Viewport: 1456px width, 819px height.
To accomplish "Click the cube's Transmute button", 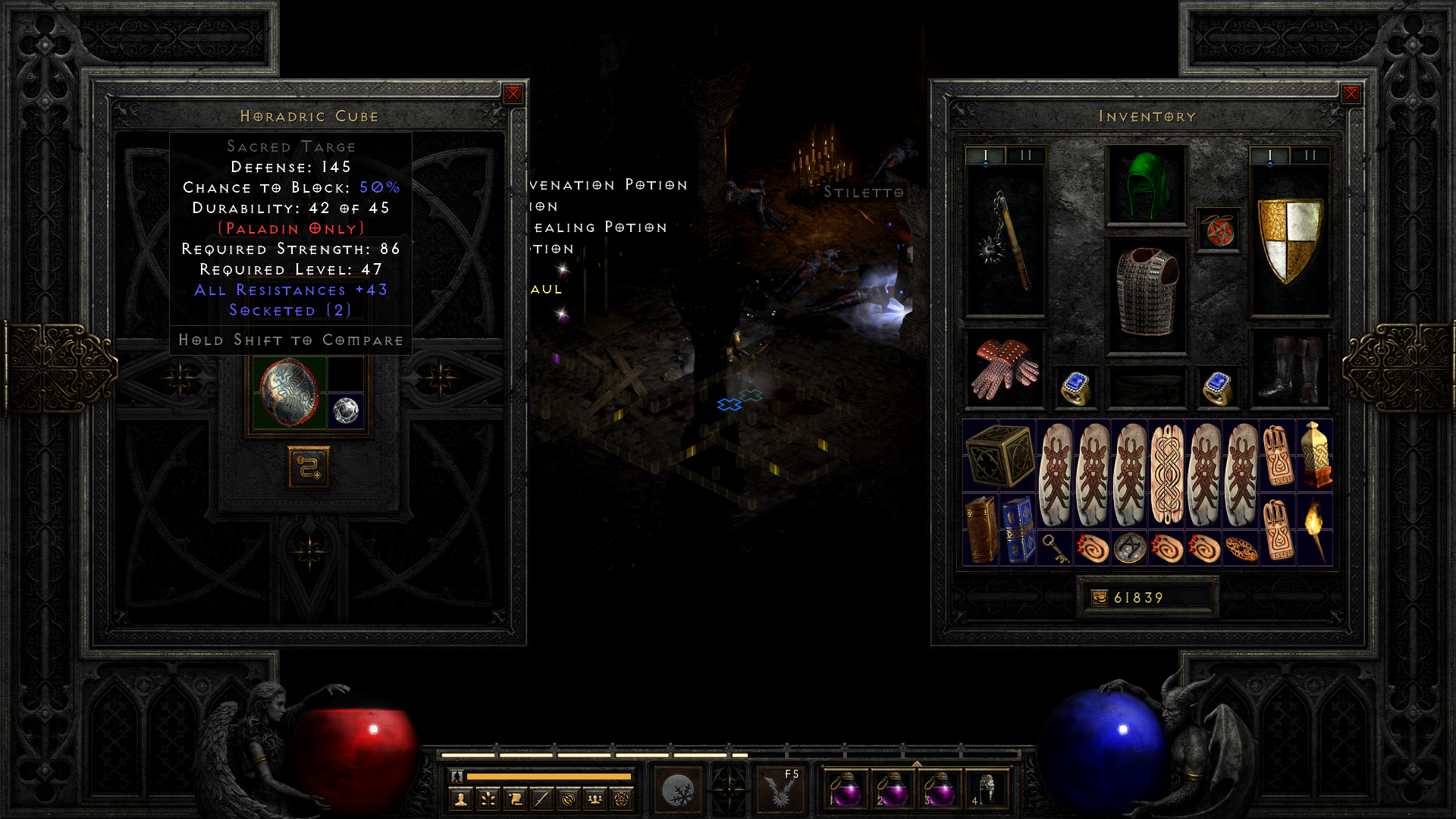I will (309, 466).
